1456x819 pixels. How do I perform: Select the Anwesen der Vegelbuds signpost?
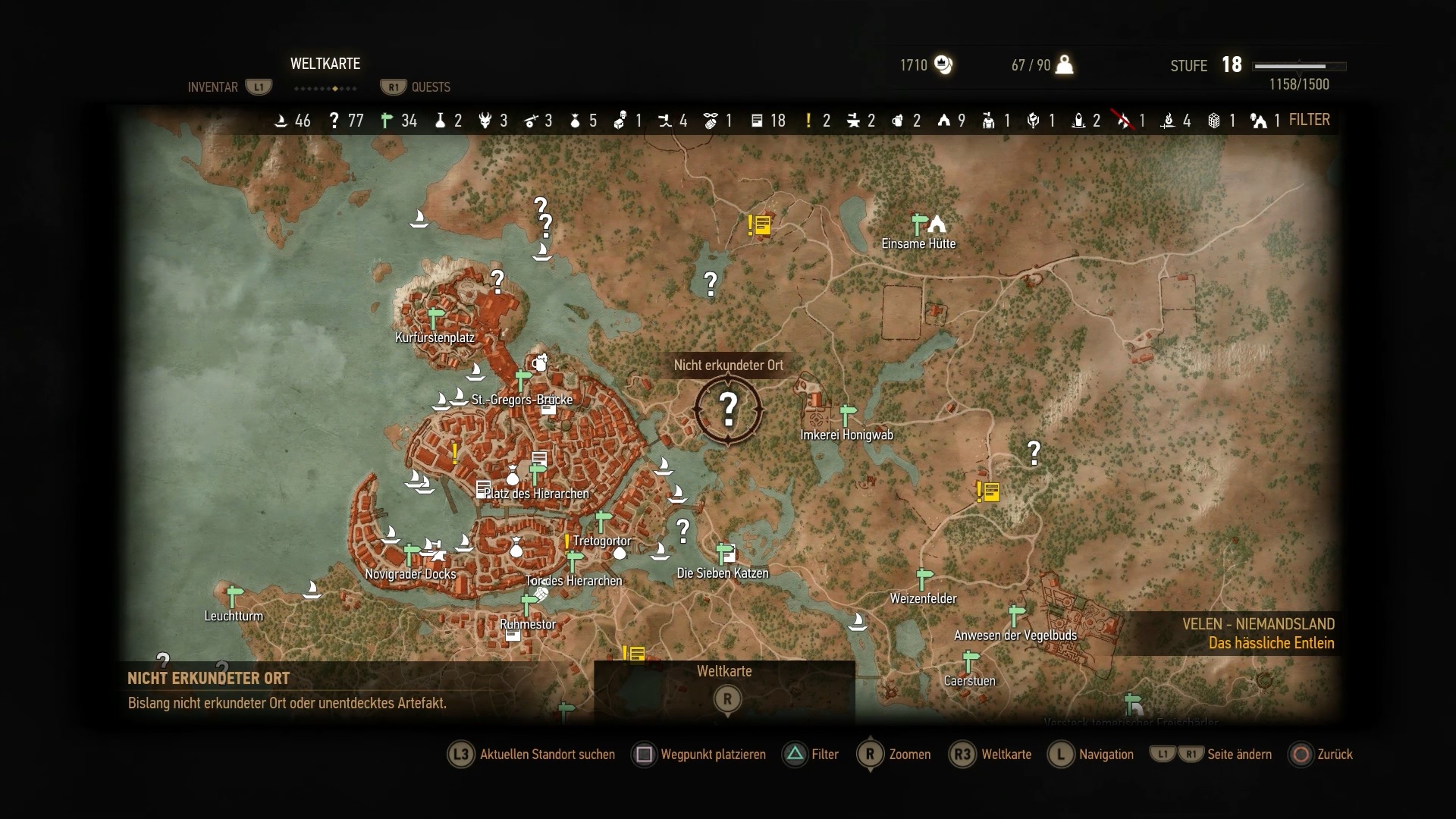(1016, 615)
